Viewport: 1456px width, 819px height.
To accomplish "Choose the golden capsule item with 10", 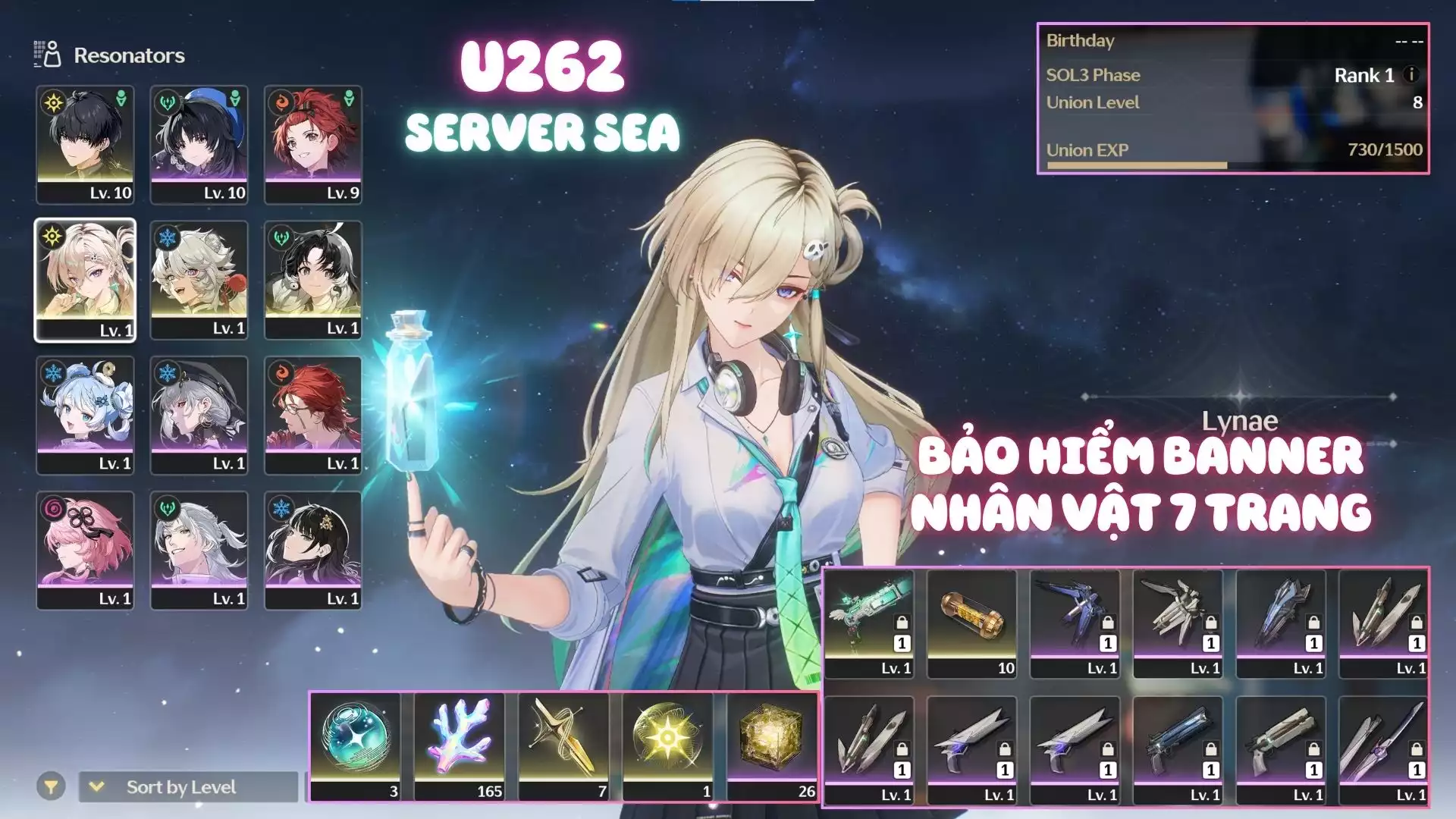I will coord(972,623).
